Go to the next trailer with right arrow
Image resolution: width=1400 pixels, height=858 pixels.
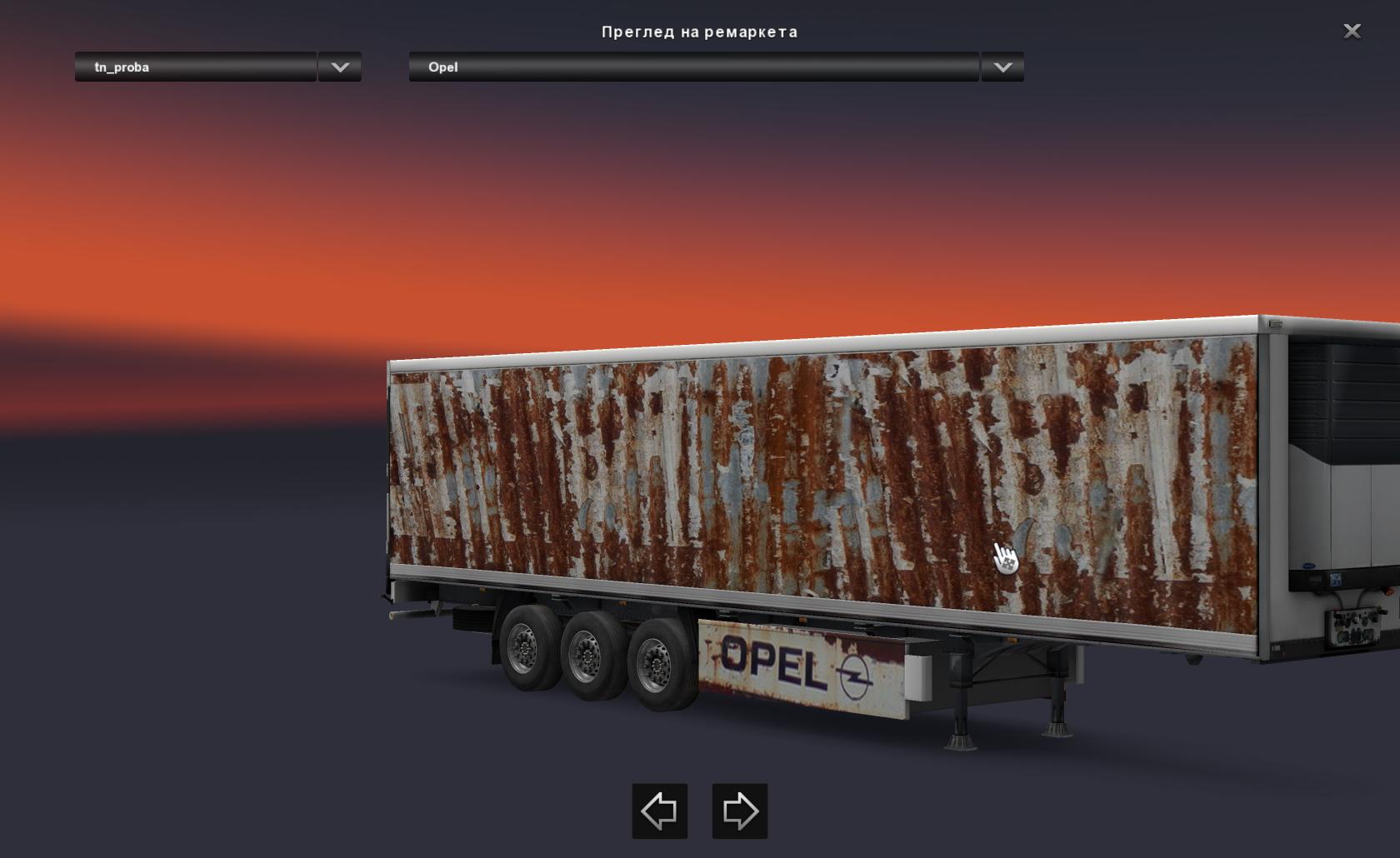[739, 811]
